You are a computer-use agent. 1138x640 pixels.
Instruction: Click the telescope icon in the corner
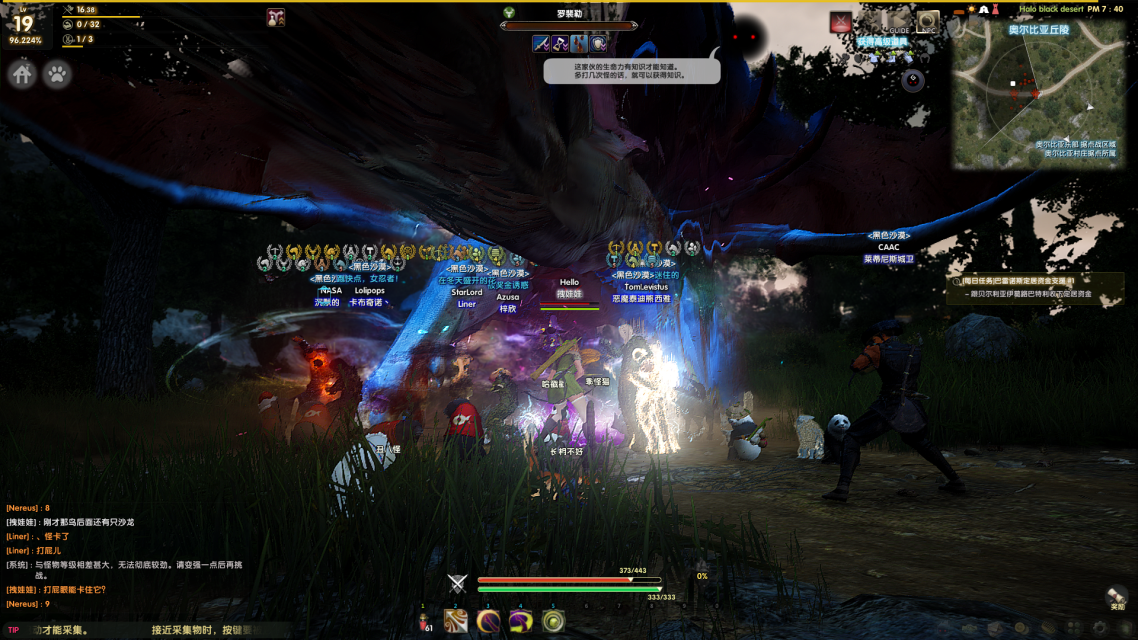point(1116,597)
